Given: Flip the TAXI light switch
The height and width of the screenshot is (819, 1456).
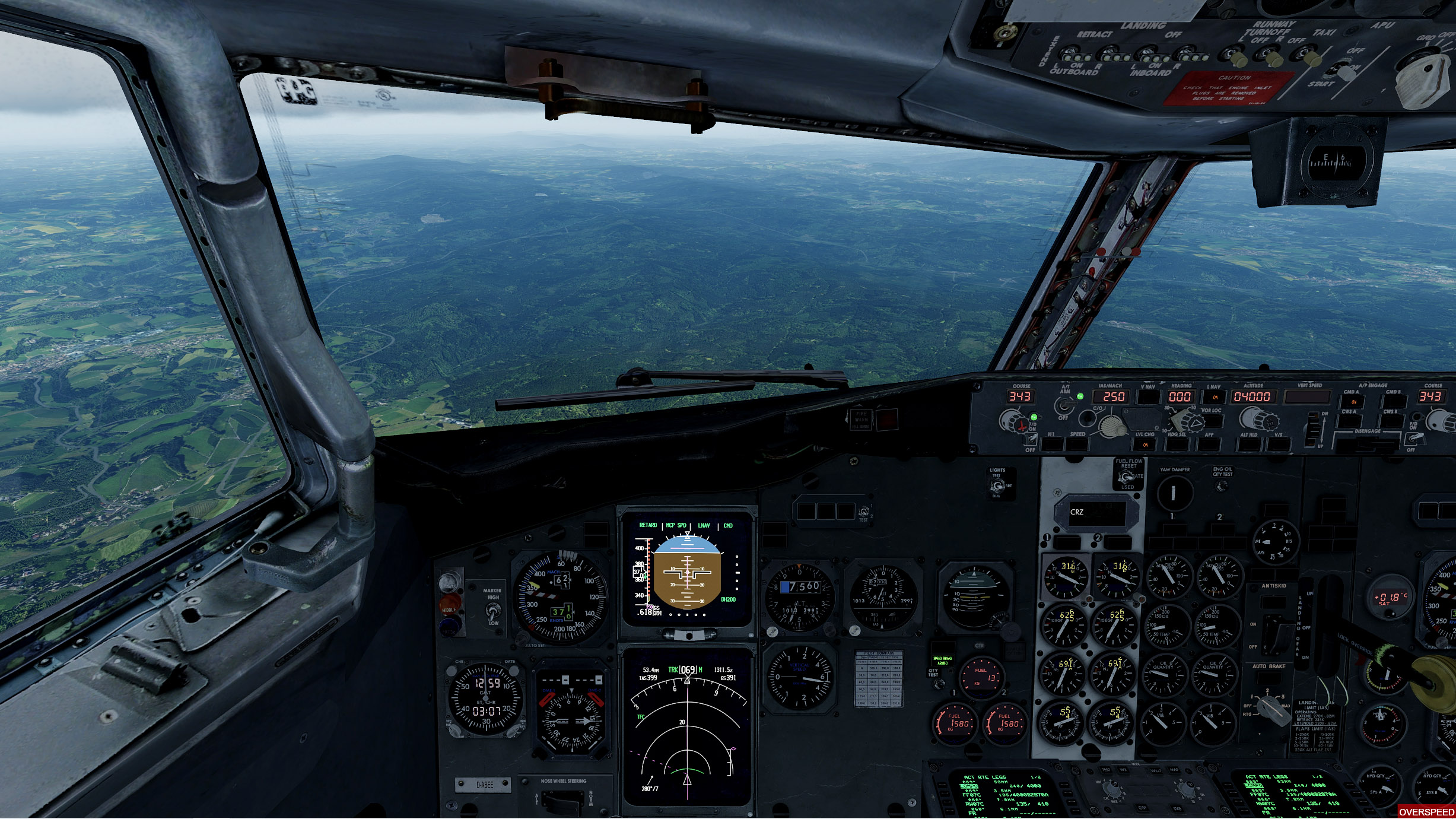Looking at the screenshot, I should coord(1312,58).
